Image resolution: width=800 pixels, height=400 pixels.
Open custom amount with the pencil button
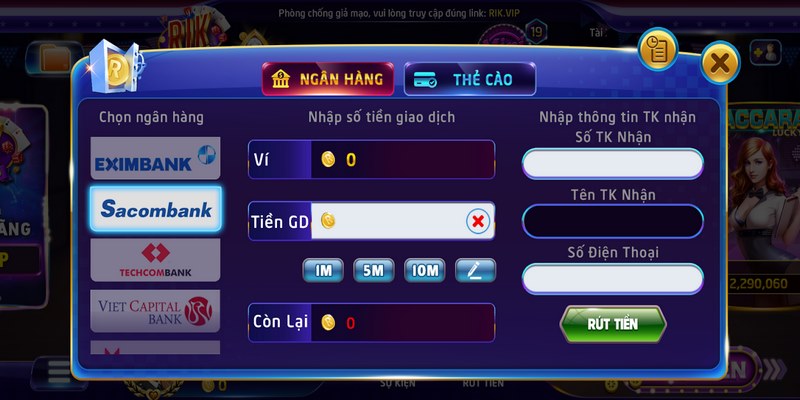tap(475, 269)
